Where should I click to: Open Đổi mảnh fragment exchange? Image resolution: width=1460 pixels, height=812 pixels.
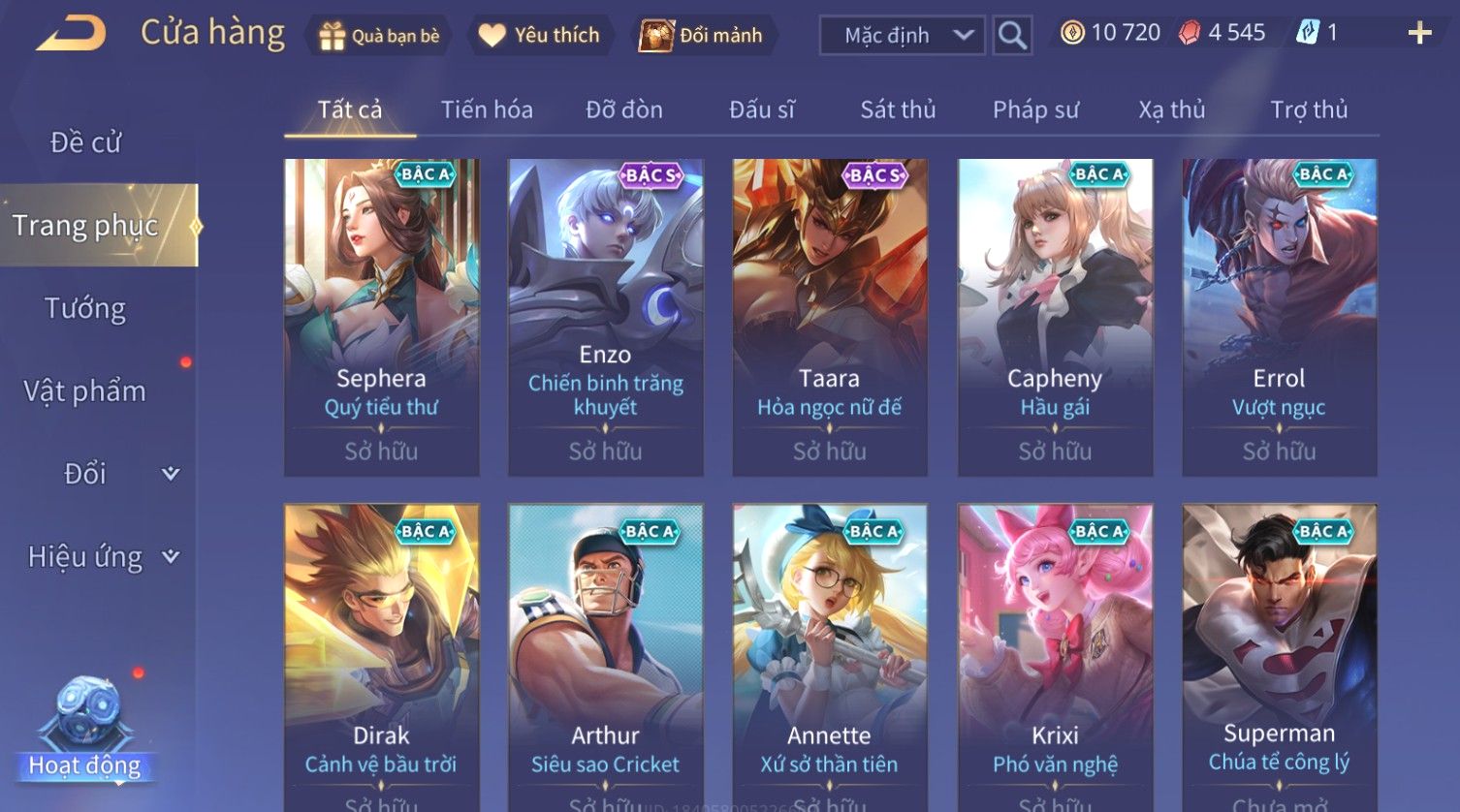click(701, 36)
